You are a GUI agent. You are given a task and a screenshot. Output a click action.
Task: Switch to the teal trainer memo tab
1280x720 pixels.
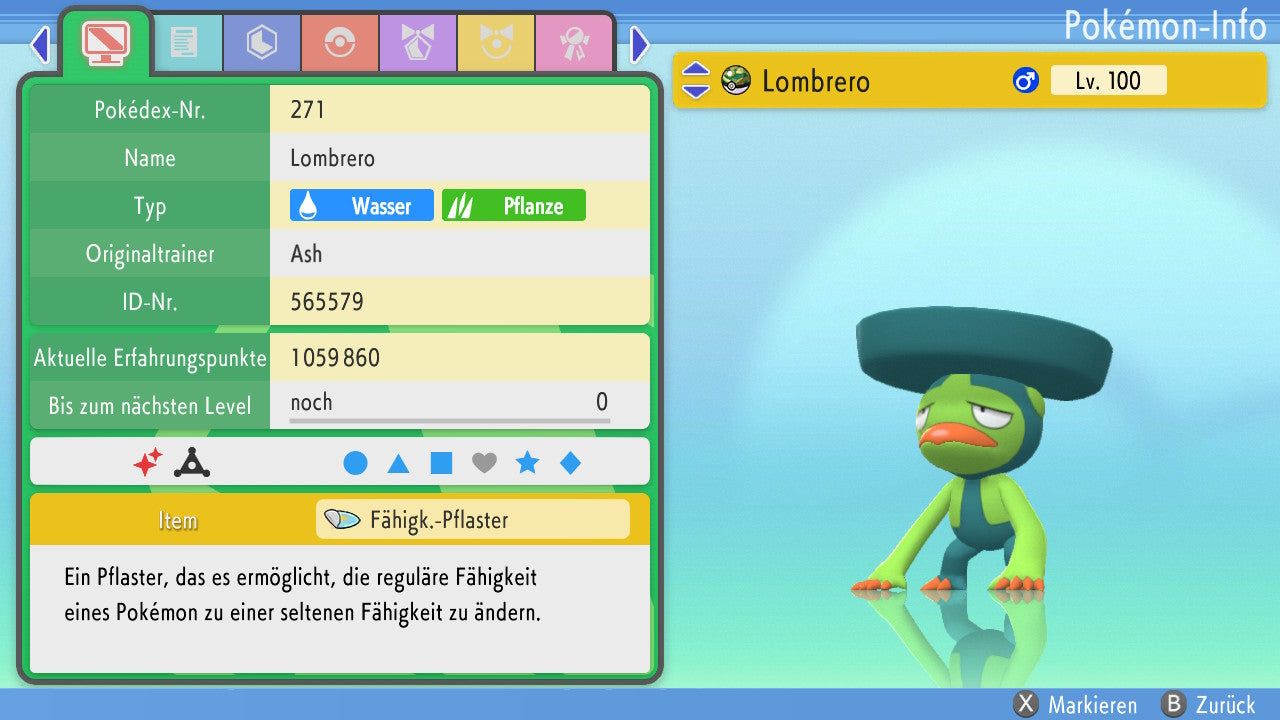(183, 43)
